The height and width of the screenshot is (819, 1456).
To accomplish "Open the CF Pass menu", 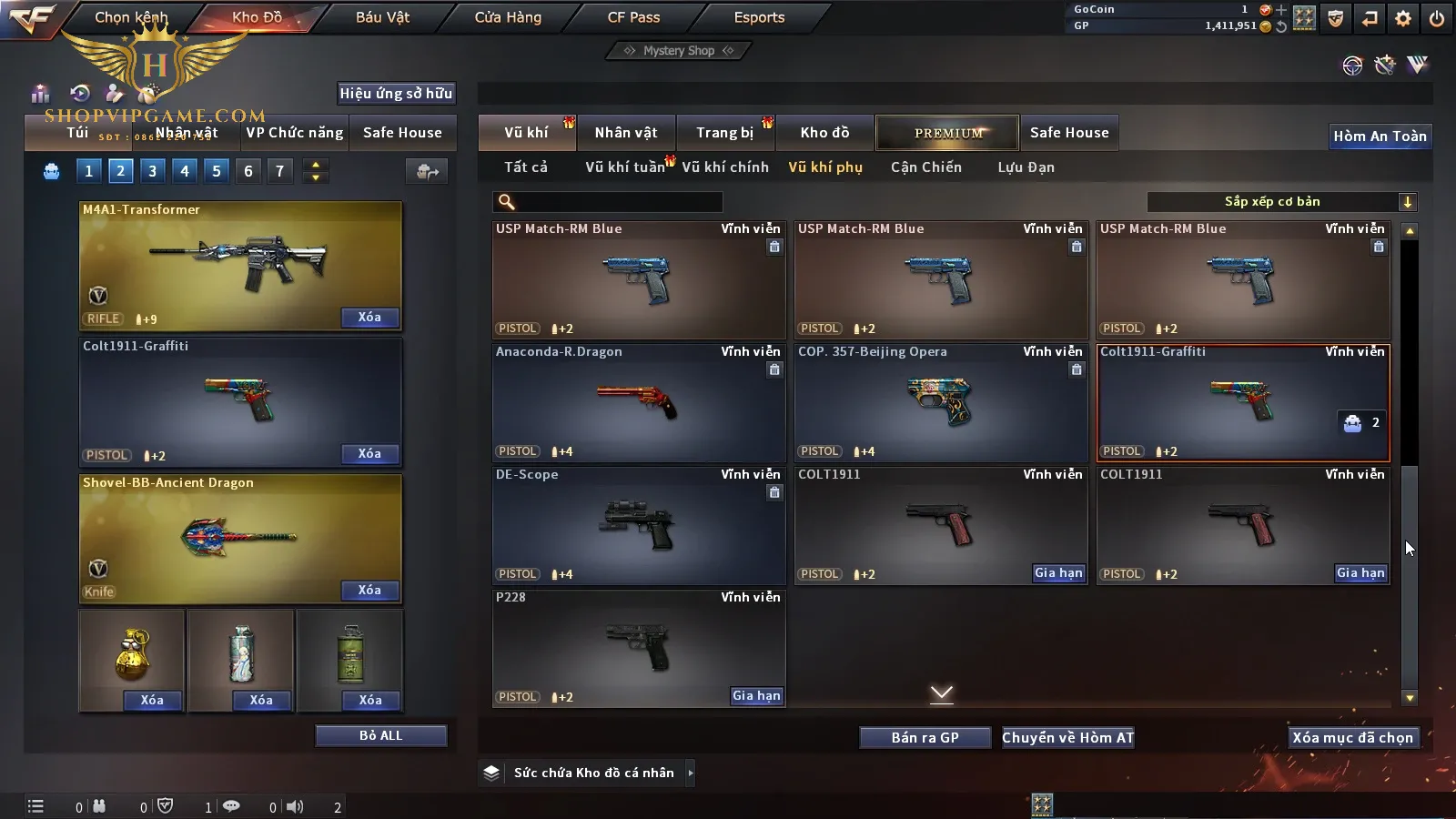I will click(x=633, y=17).
